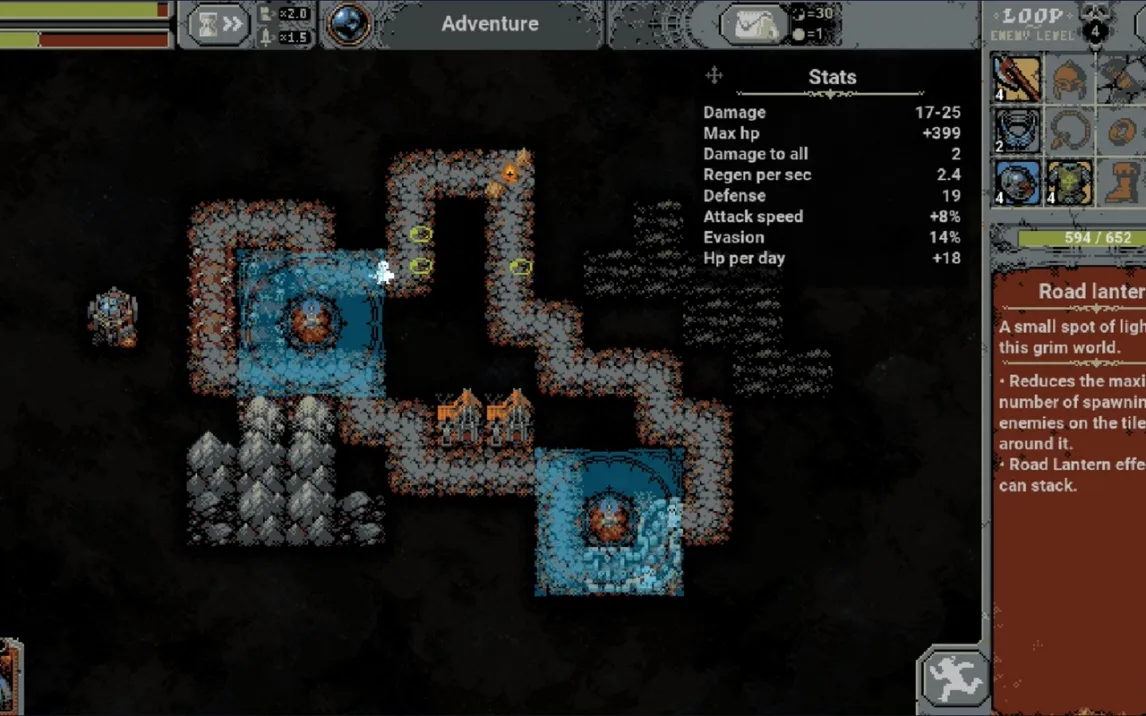Click the retreat running-man button
The image size is (1146, 716).
point(953,679)
